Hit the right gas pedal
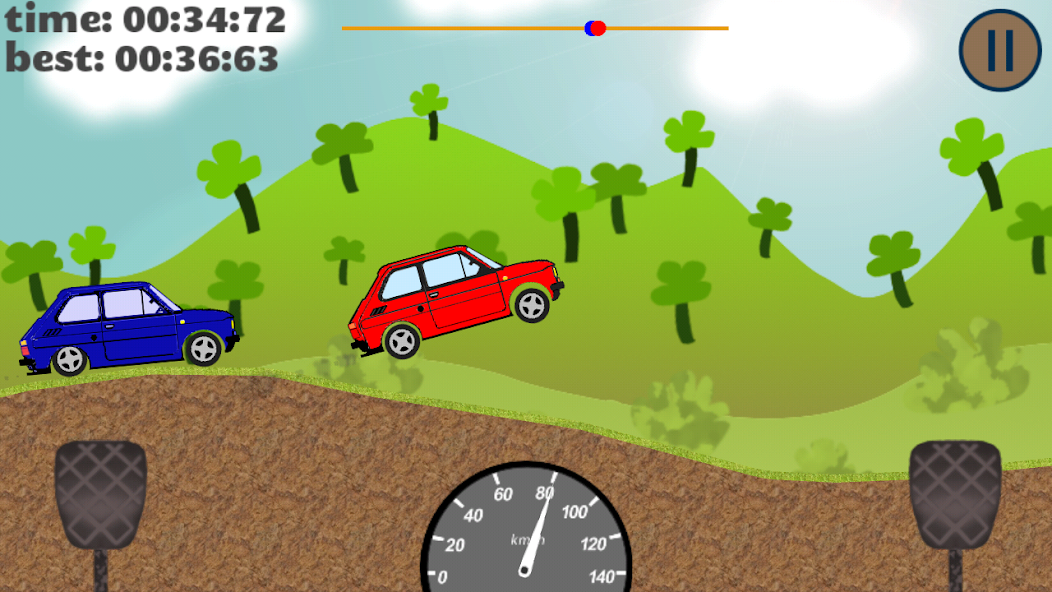 click(954, 494)
